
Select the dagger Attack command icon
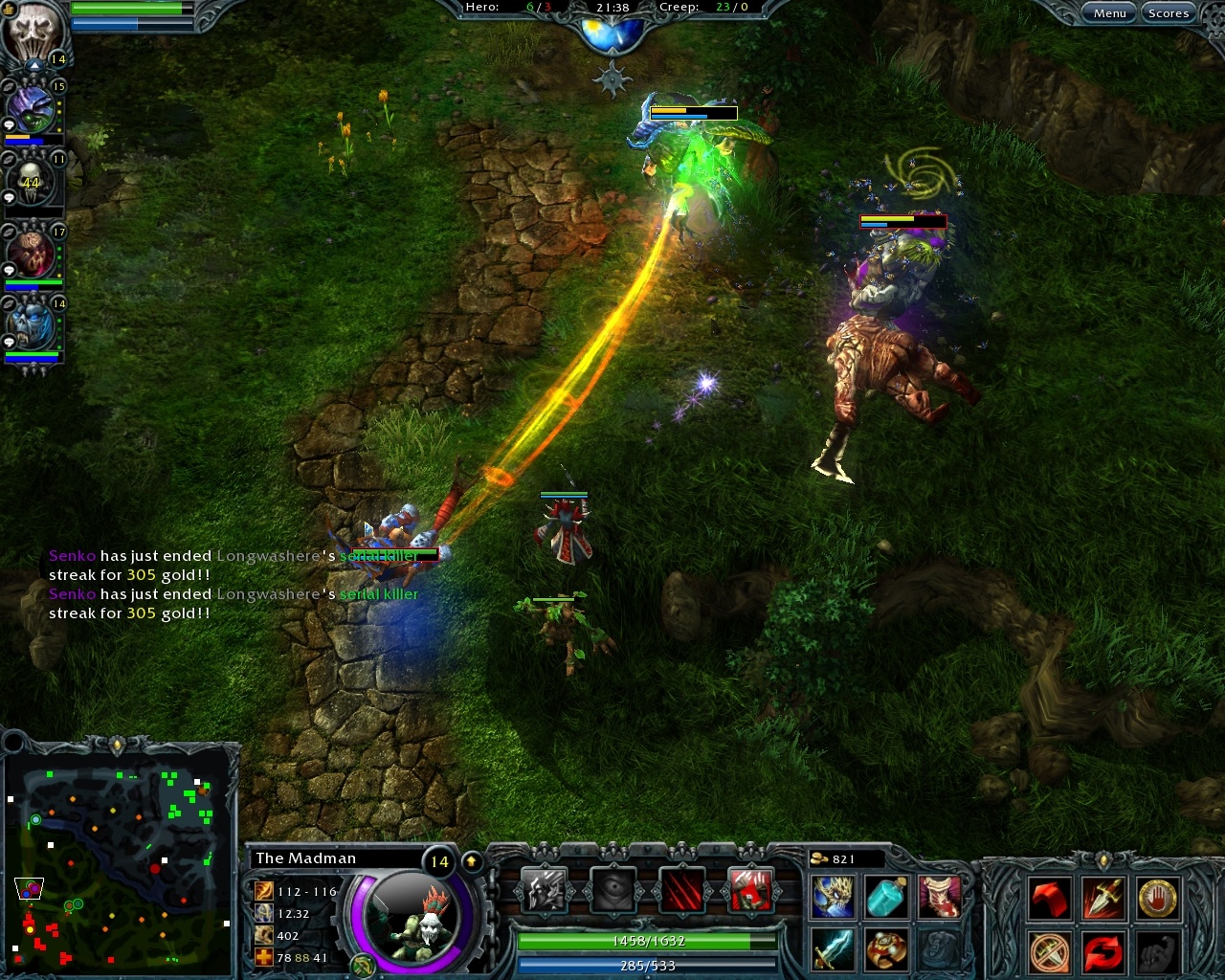(x=1103, y=898)
